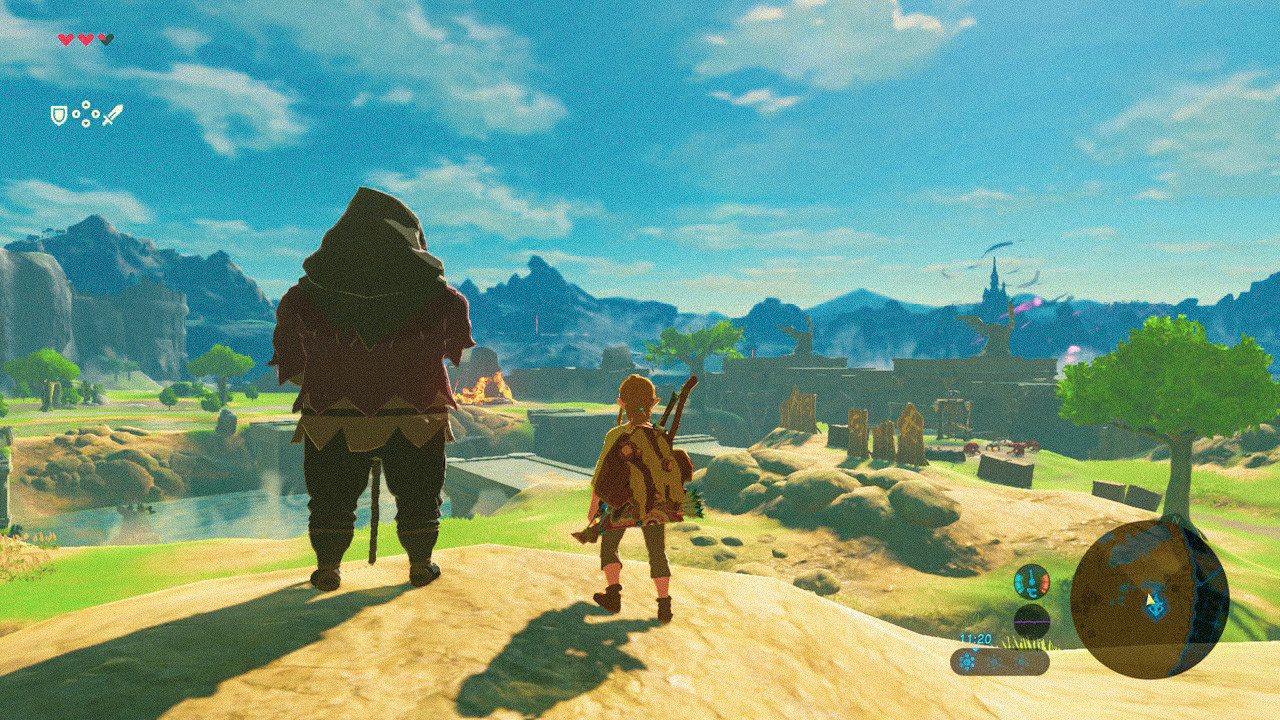This screenshot has width=1280, height=720.
Task: Click the blue shrine marker on the minimap
Action: click(x=1156, y=606)
